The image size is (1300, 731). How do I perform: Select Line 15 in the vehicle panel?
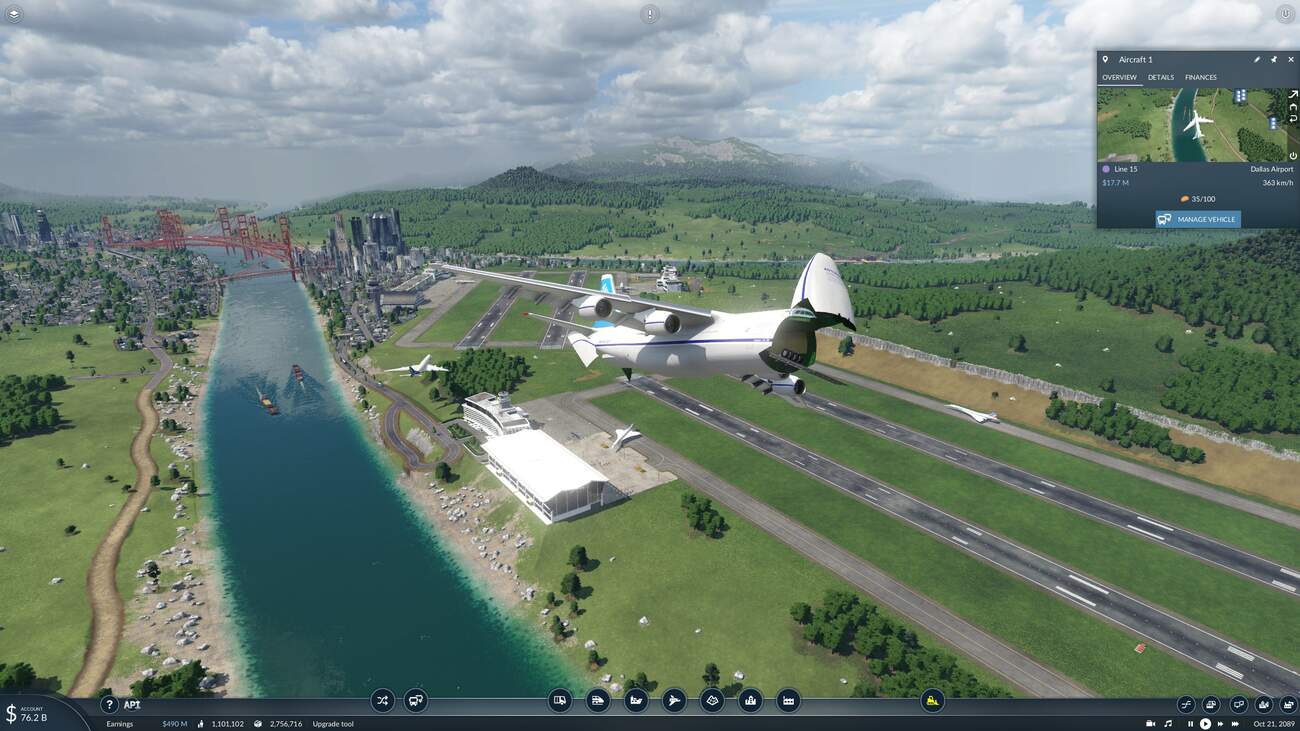point(1125,169)
